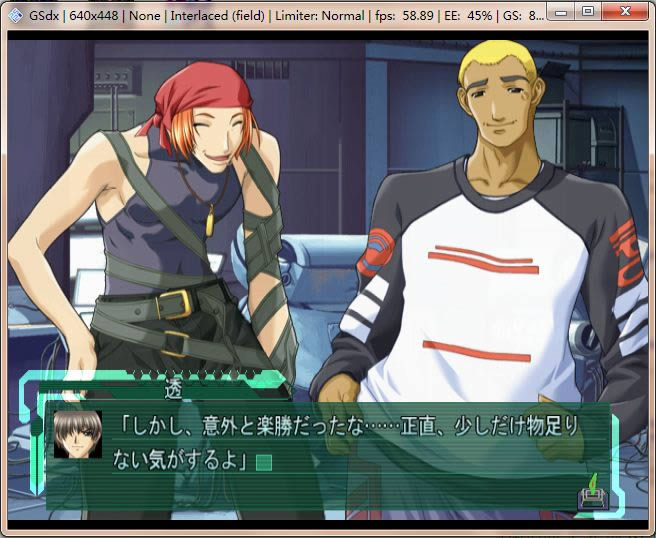Click the green text-advance square indicator
This screenshot has width=656, height=538.
[x=264, y=462]
